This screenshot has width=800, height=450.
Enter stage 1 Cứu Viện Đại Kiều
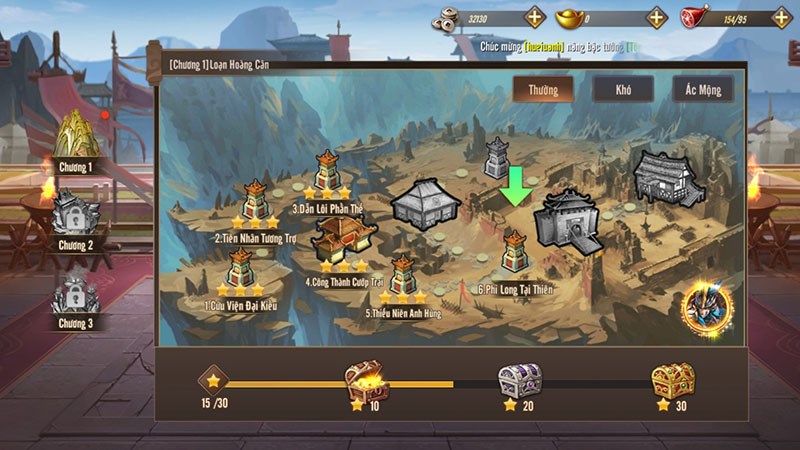point(240,270)
